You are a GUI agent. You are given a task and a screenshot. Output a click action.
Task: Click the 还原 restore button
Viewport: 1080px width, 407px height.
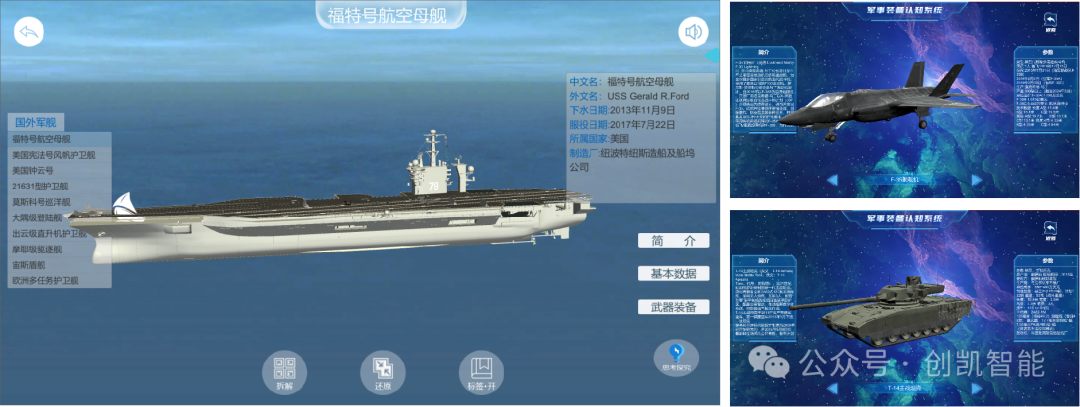(383, 371)
